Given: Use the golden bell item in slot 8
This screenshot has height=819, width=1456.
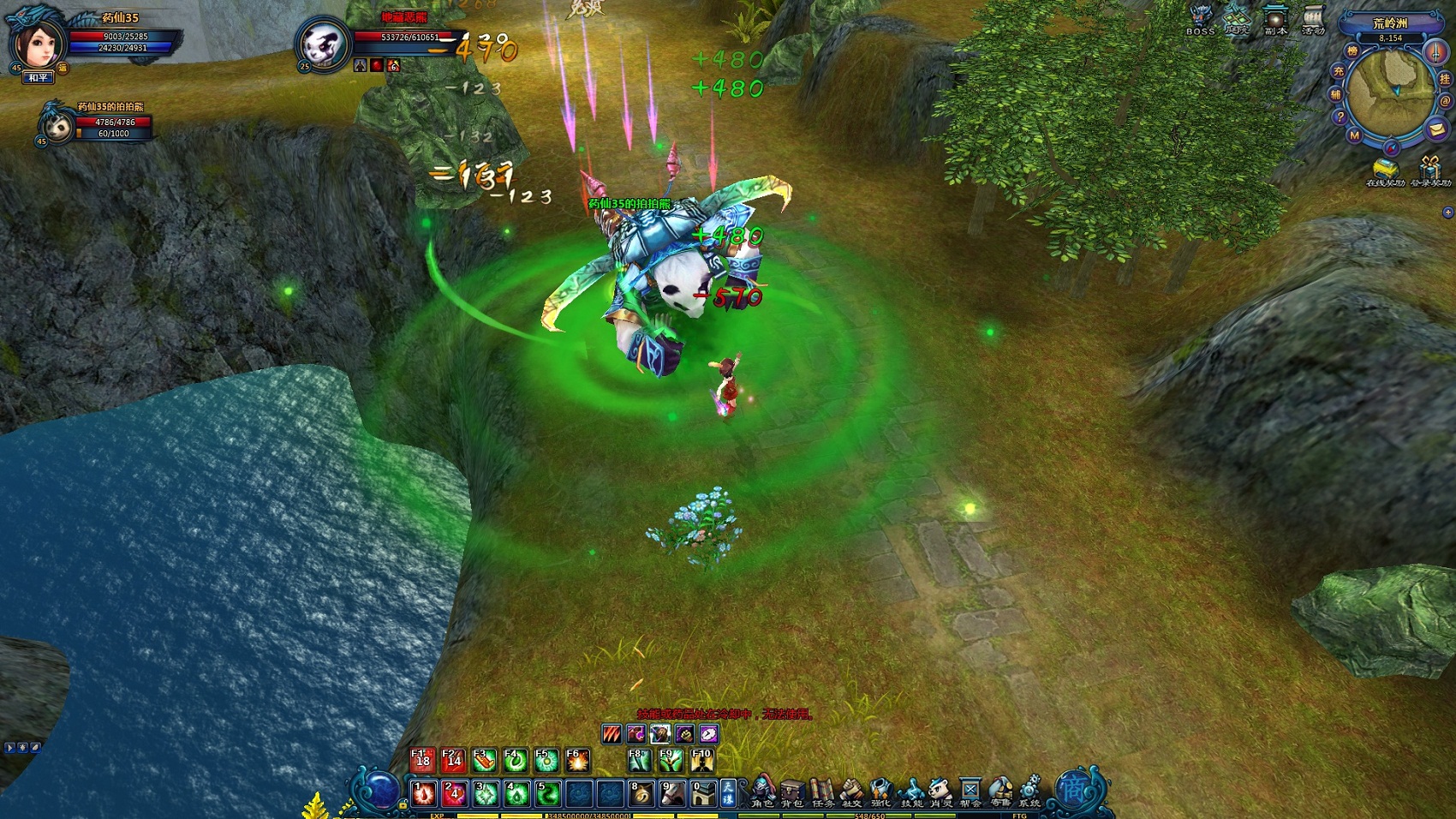Looking at the screenshot, I should click(x=641, y=794).
